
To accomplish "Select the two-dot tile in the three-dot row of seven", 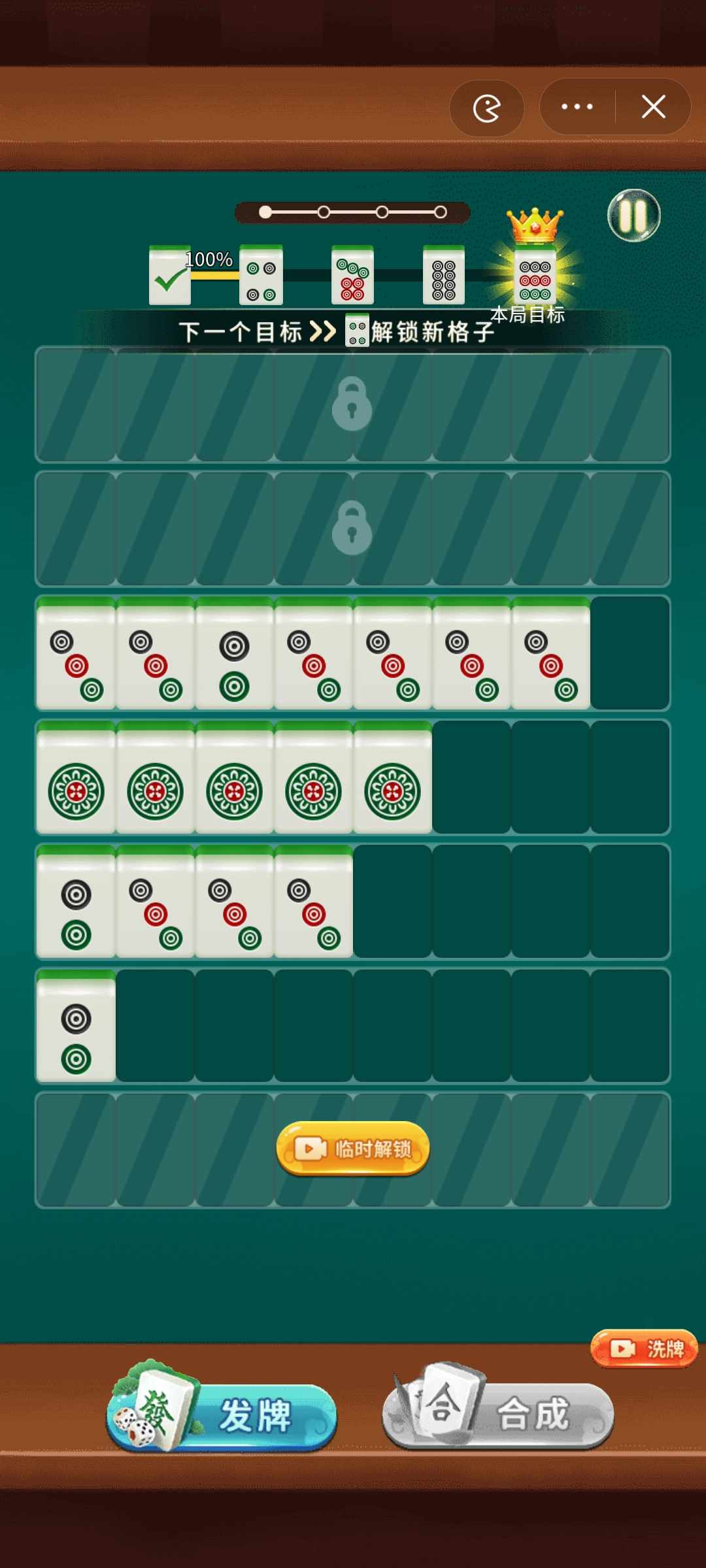I will click(x=235, y=655).
